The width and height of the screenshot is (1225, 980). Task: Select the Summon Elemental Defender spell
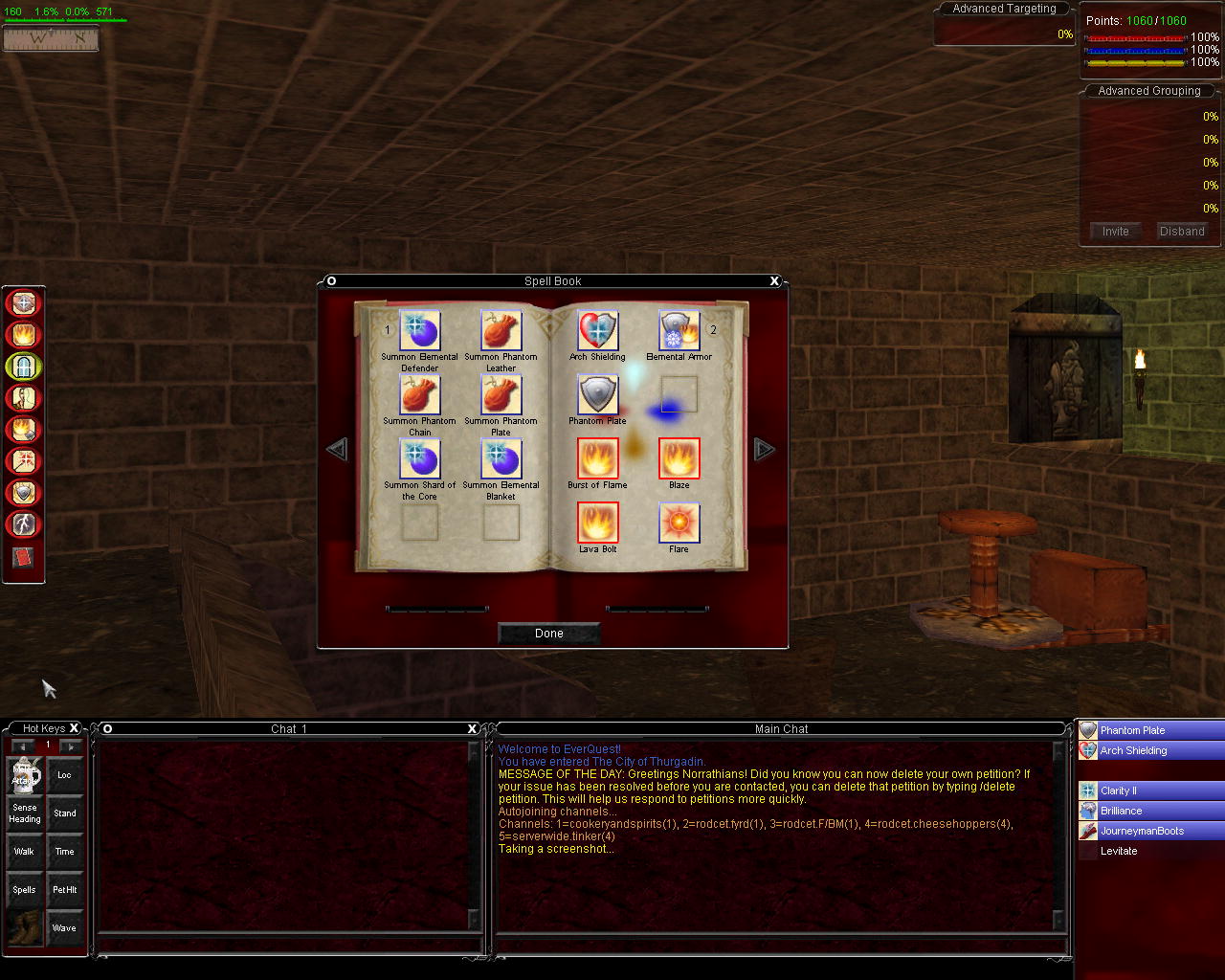pos(419,331)
